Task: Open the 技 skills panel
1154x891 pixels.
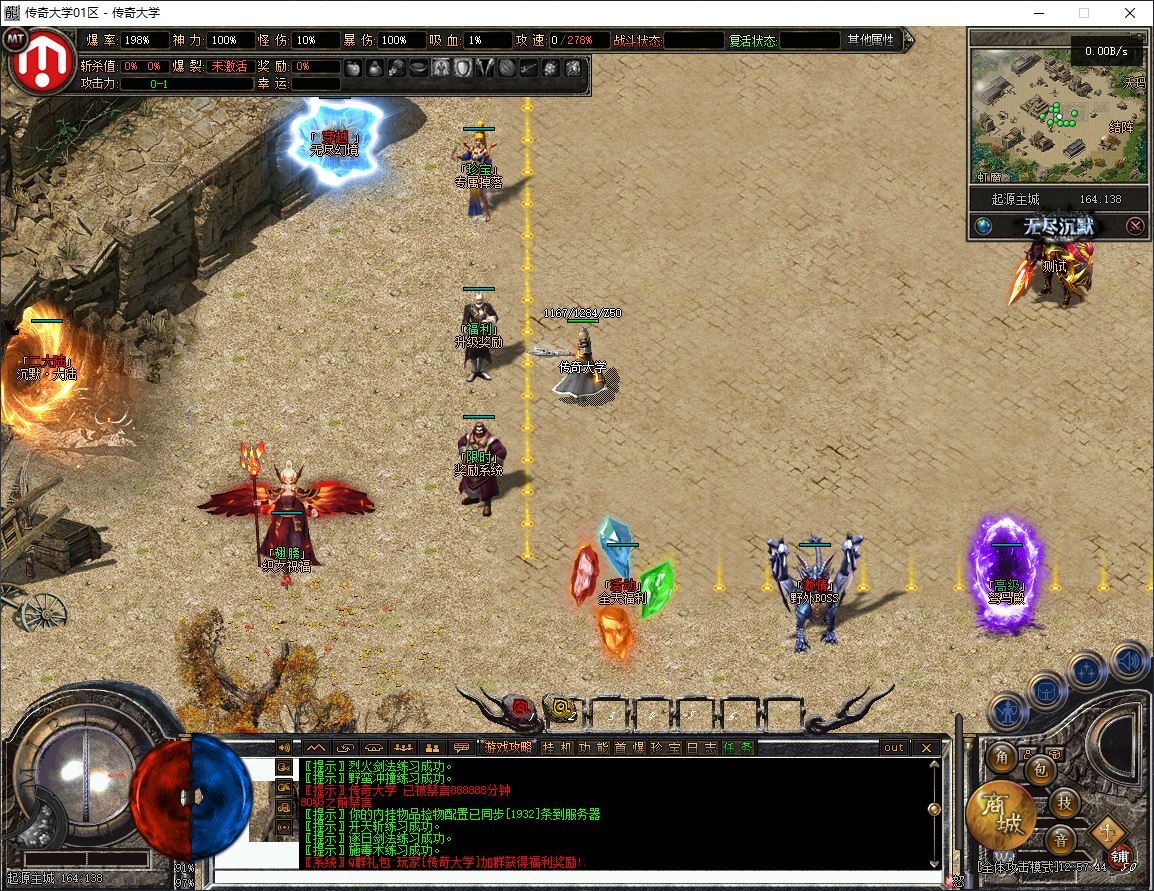Action: point(1066,802)
